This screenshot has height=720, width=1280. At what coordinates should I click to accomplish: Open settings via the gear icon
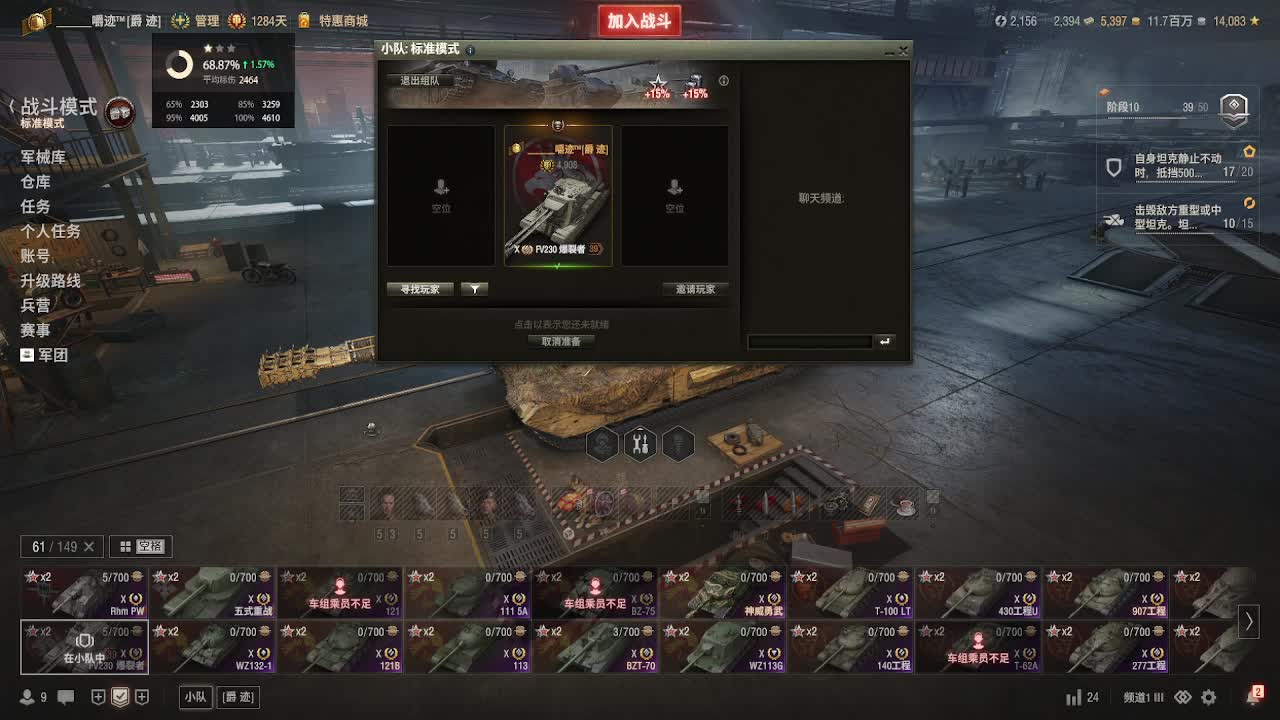pyautogui.click(x=1209, y=697)
